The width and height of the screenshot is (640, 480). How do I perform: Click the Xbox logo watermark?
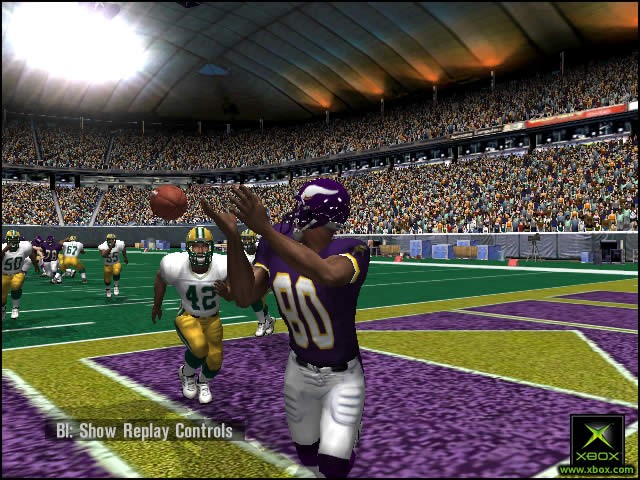(x=597, y=443)
